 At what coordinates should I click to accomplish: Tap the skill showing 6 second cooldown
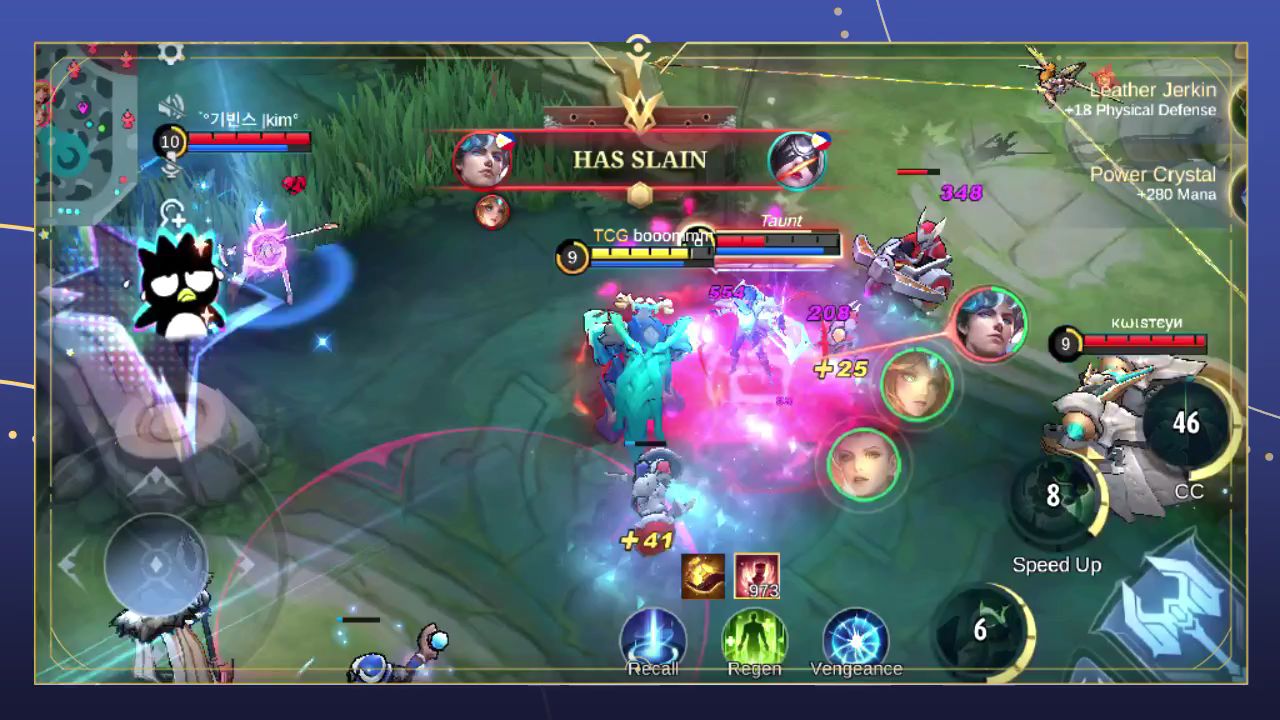pos(981,630)
